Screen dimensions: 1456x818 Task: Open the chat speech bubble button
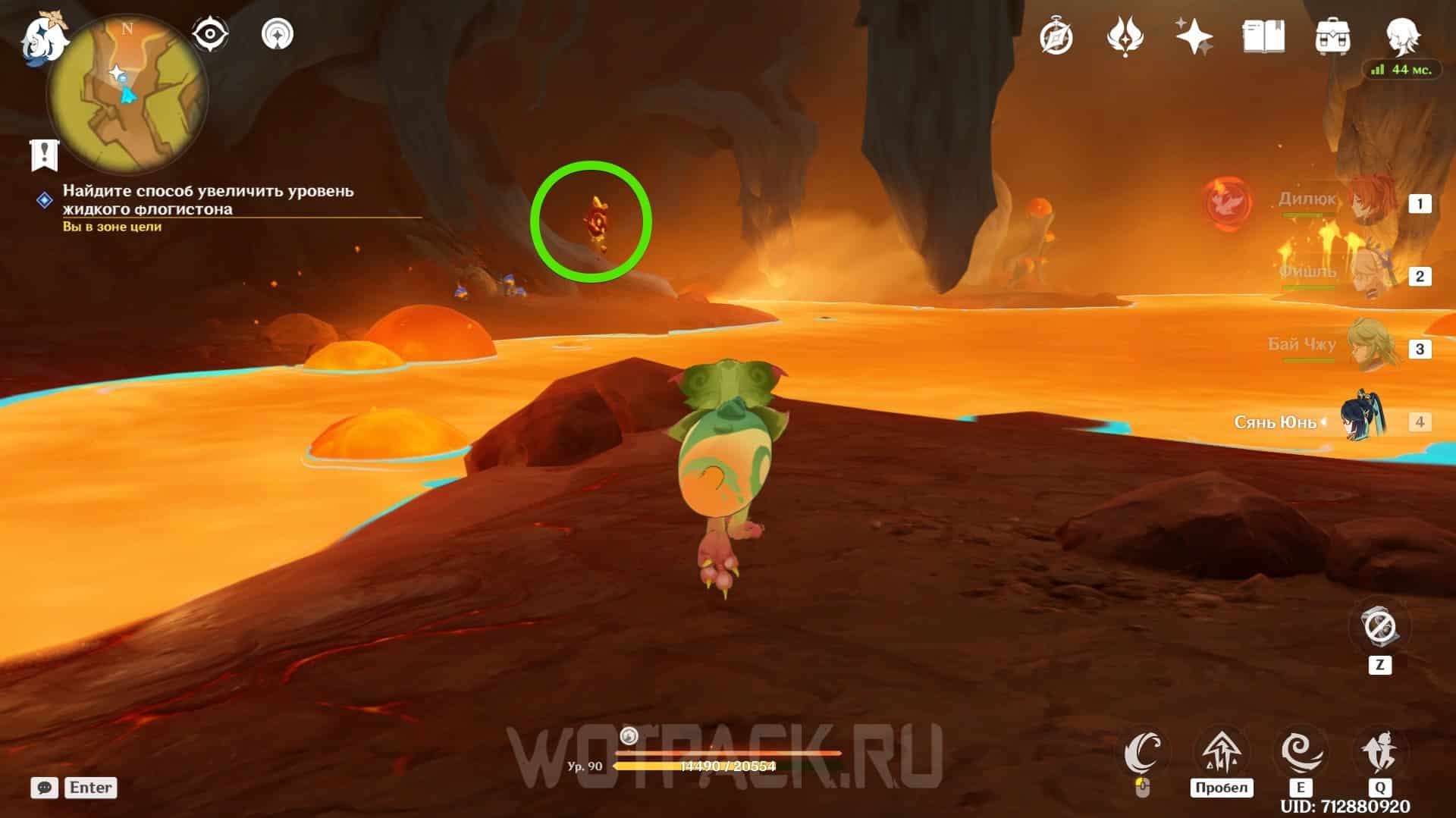tap(44, 788)
